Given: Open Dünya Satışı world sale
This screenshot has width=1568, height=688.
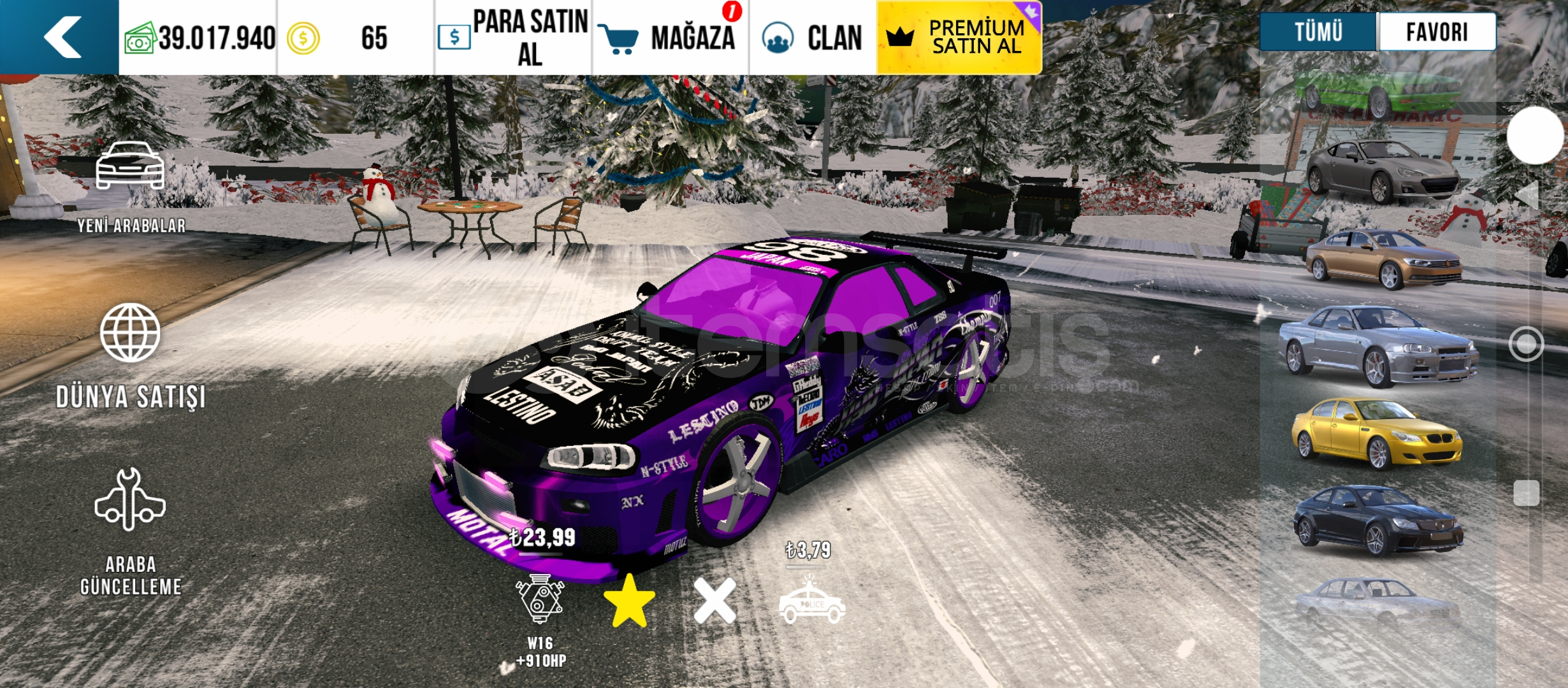Looking at the screenshot, I should [131, 357].
